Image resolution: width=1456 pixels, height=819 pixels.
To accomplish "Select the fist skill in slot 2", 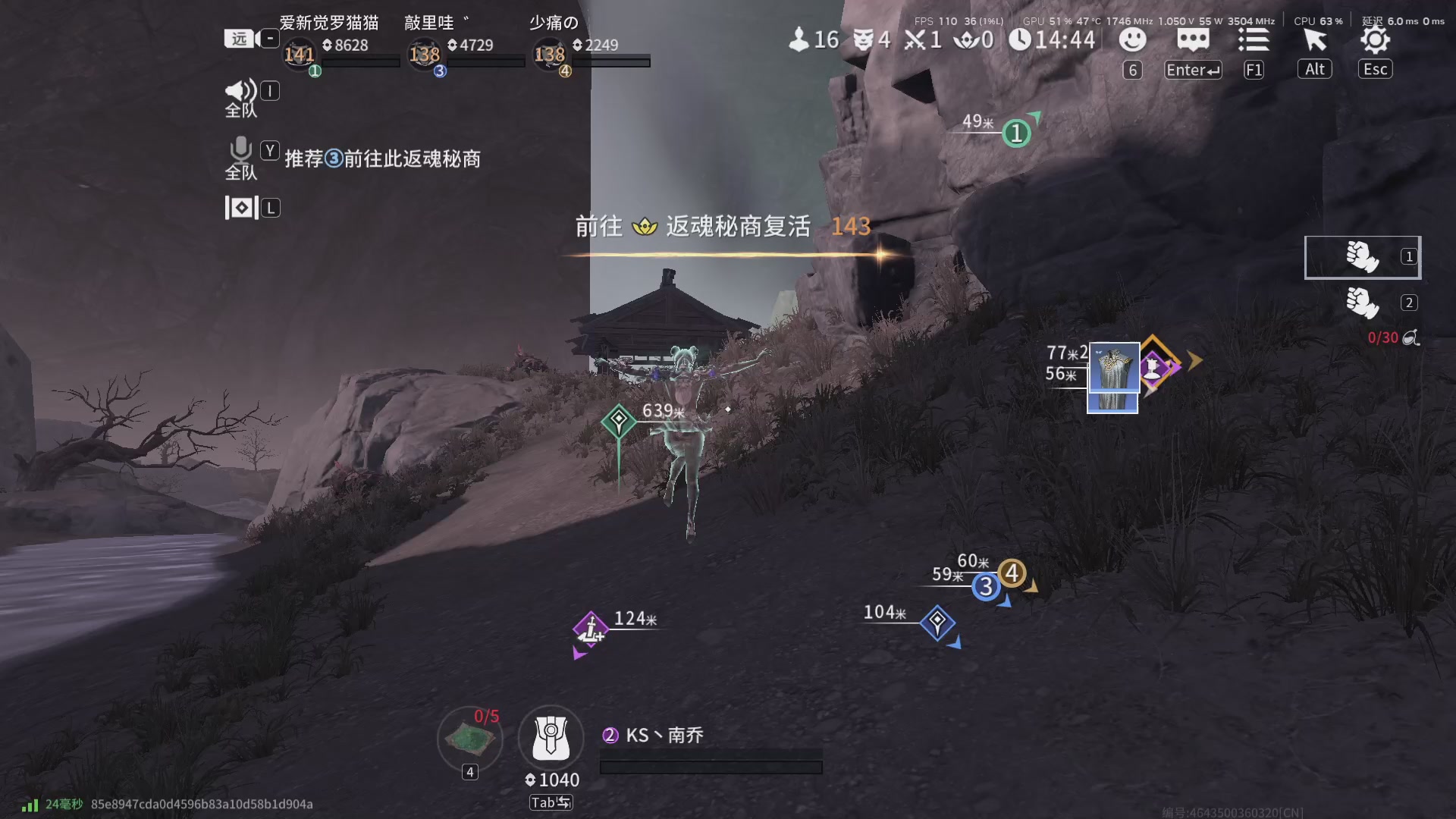I will coord(1363,302).
